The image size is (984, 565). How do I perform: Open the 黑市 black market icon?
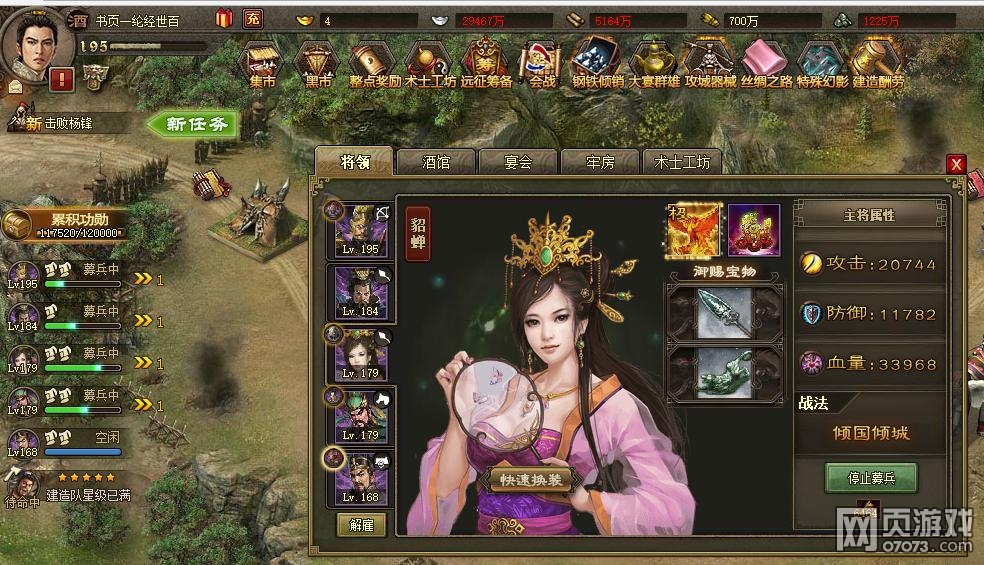(317, 64)
